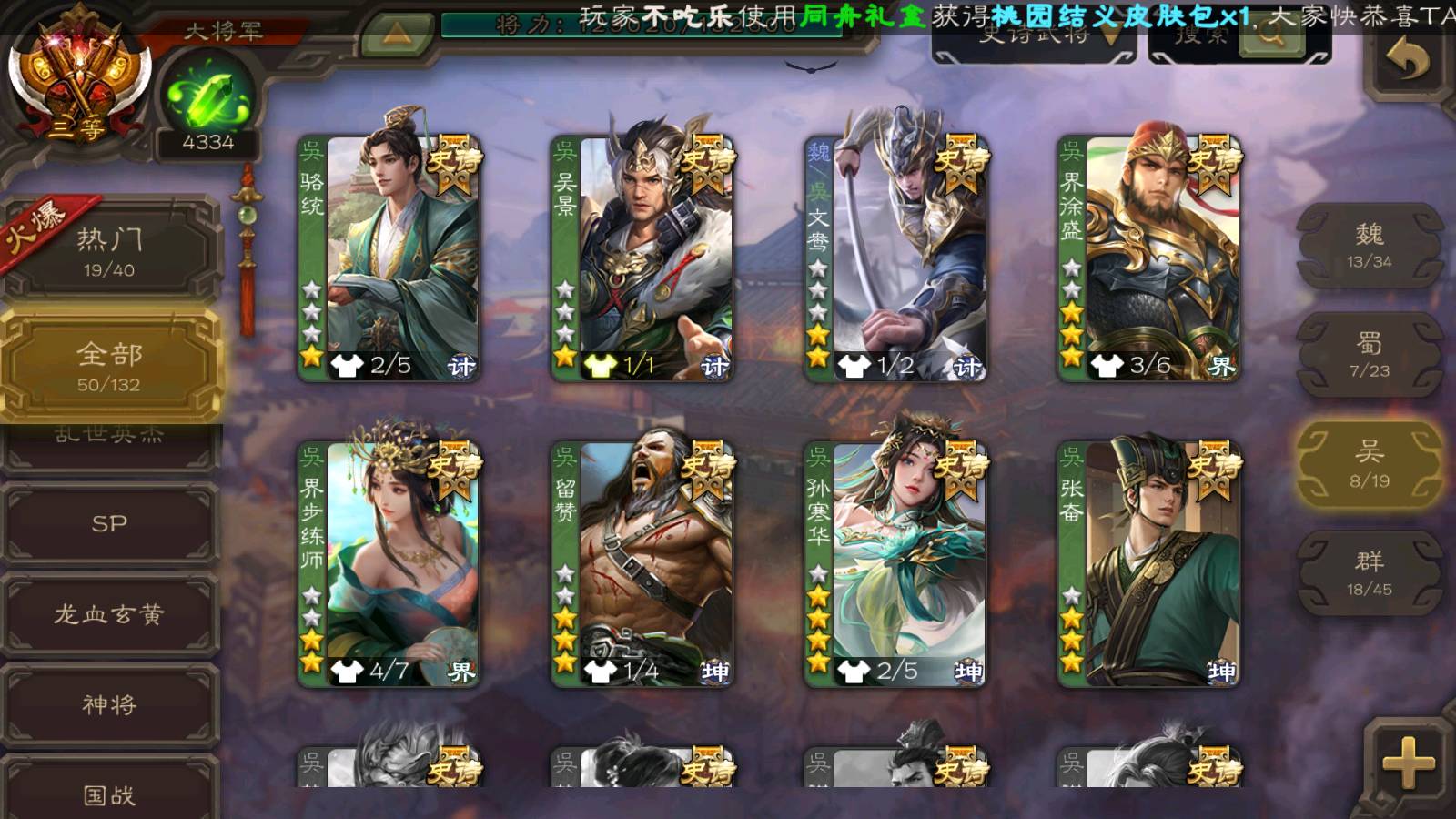
Task: Choose the 留赞 hero card
Action: pos(642,564)
